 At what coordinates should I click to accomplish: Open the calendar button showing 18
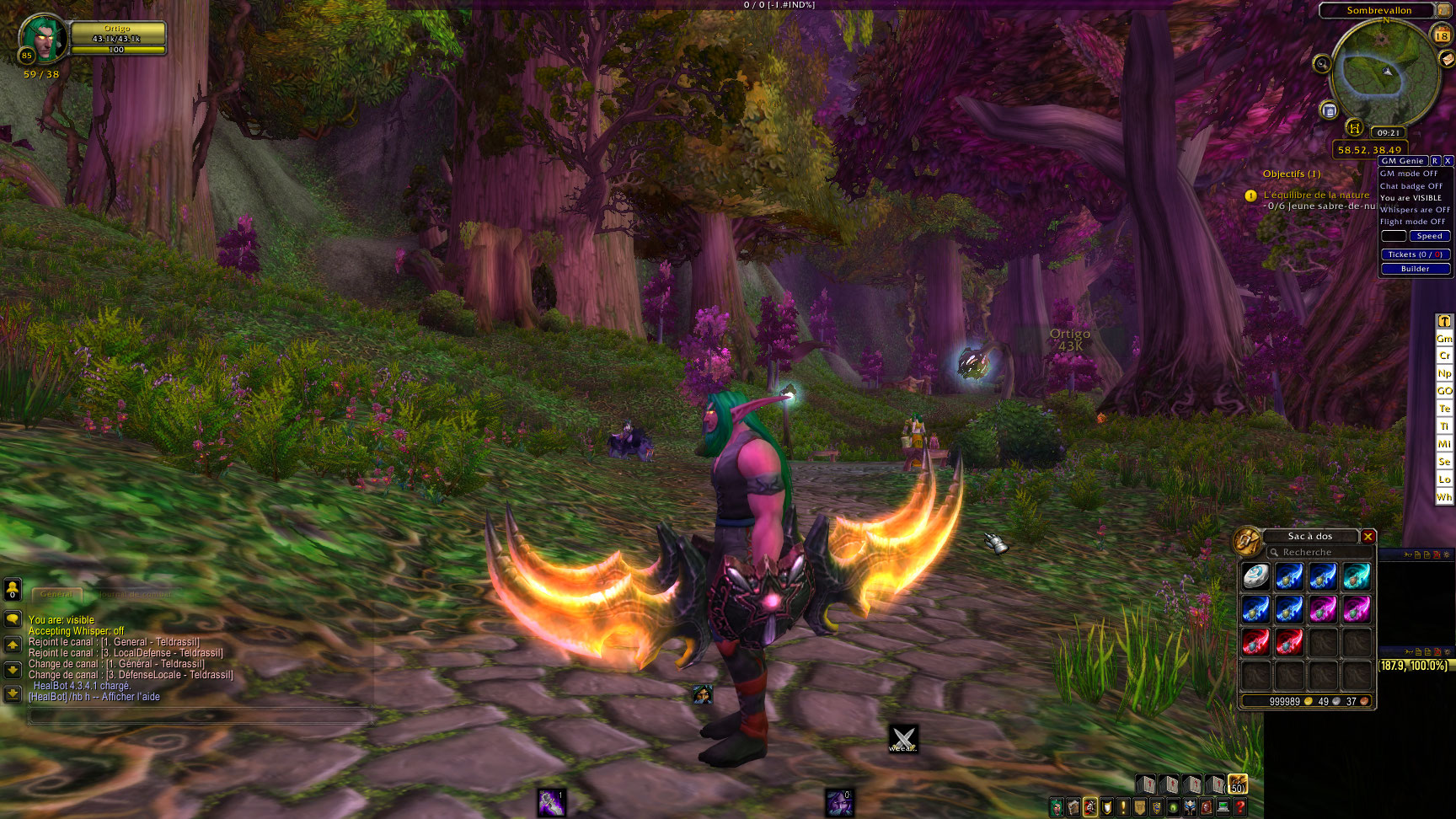1443,35
